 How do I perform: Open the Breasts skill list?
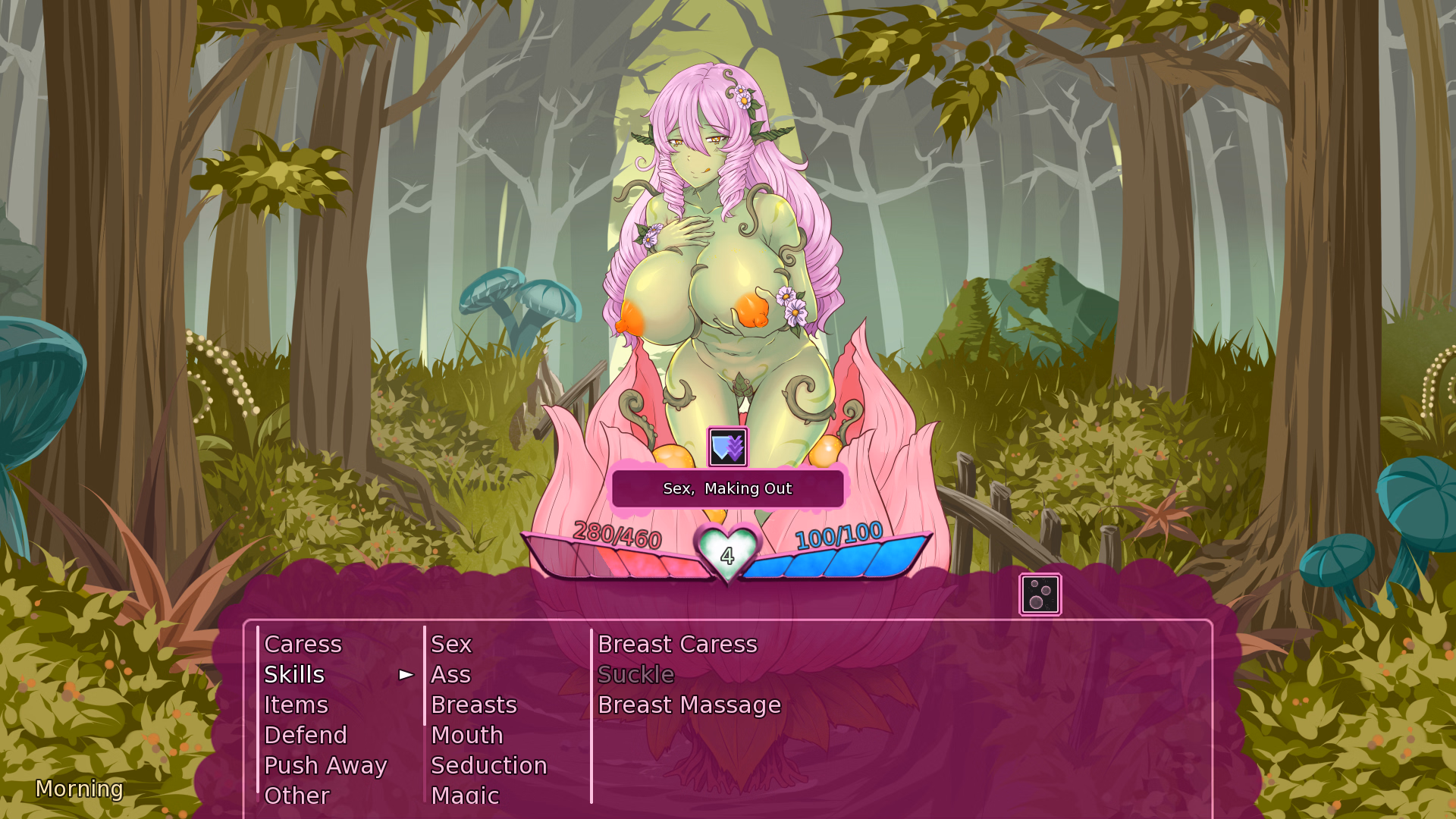473,704
